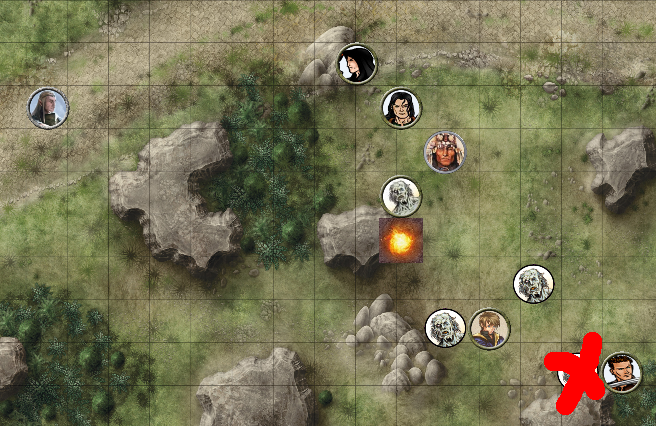Select the zombie token beside the fire tile
Screen dimensions: 656x426
(401, 196)
